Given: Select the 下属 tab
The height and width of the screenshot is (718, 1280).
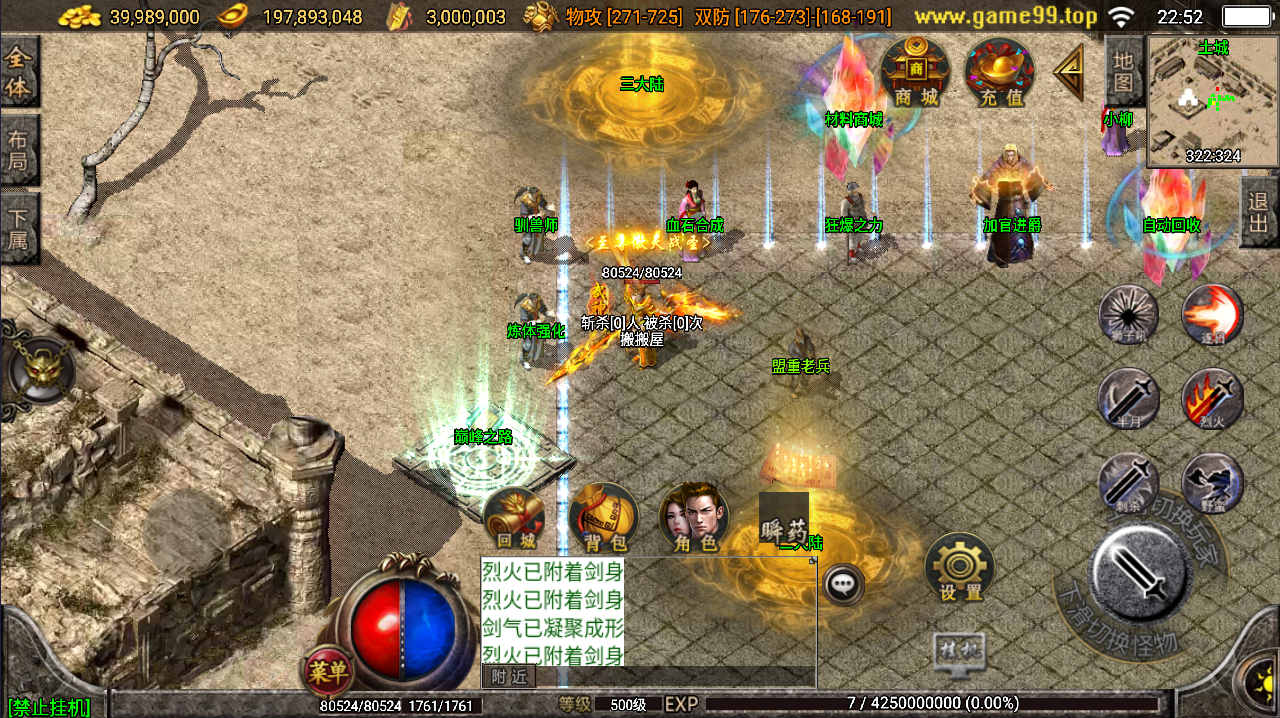Looking at the screenshot, I should tap(18, 227).
